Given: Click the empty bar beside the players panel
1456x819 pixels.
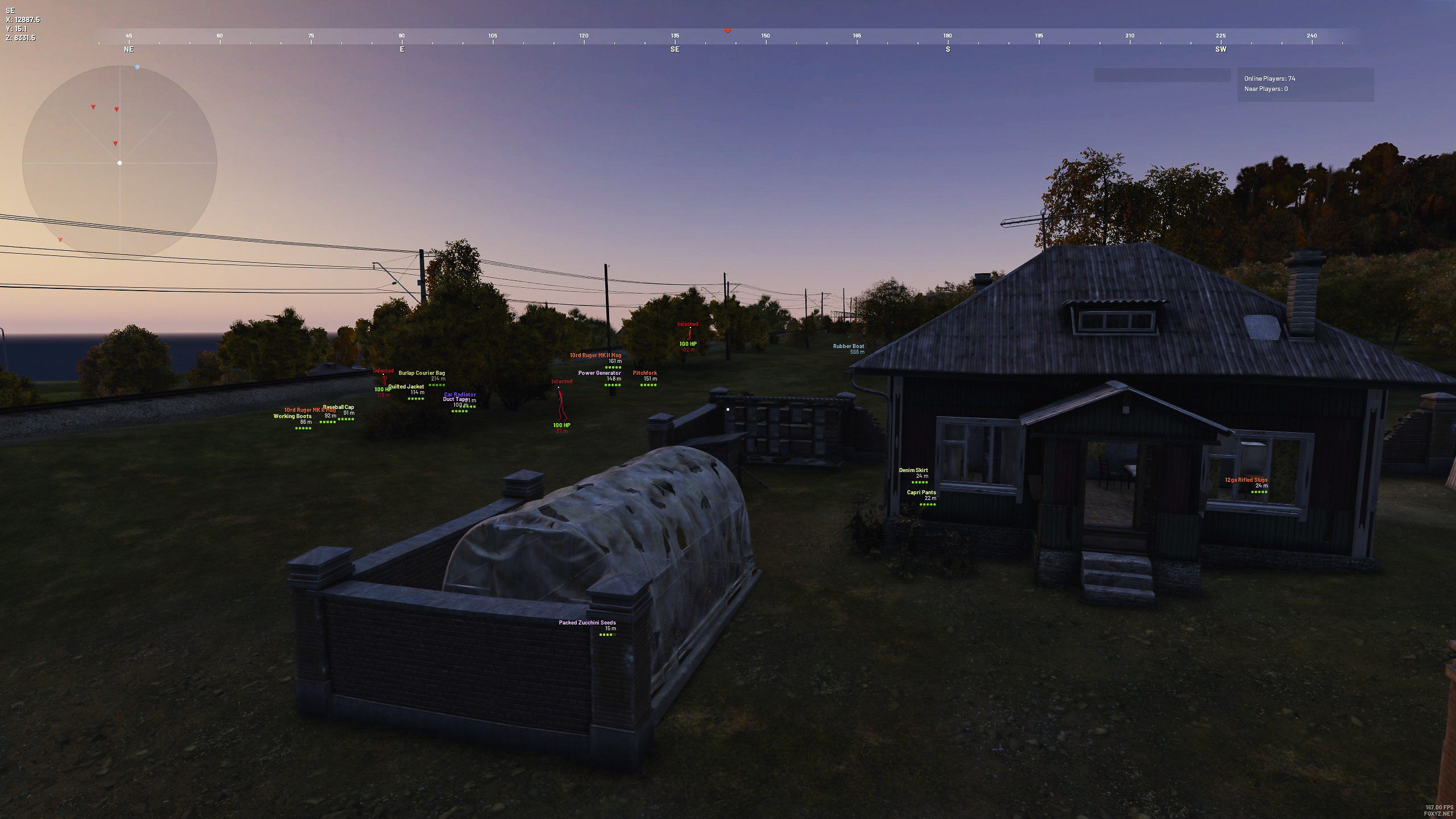Looking at the screenshot, I should point(1162,75).
